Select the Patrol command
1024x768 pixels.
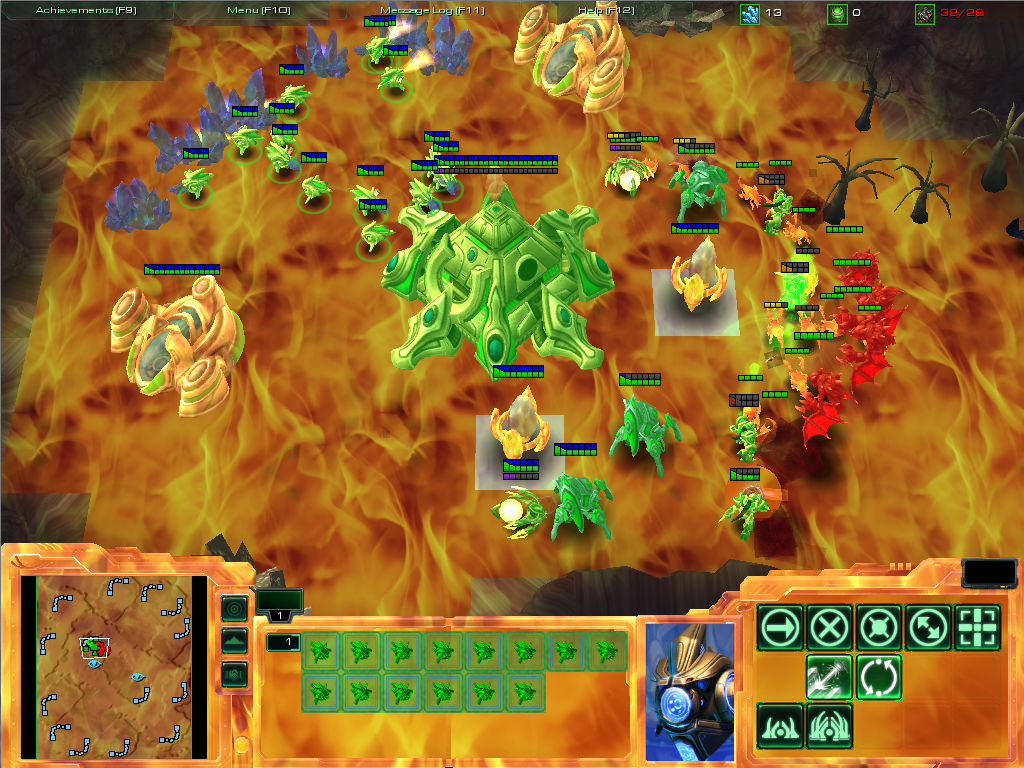click(x=928, y=628)
